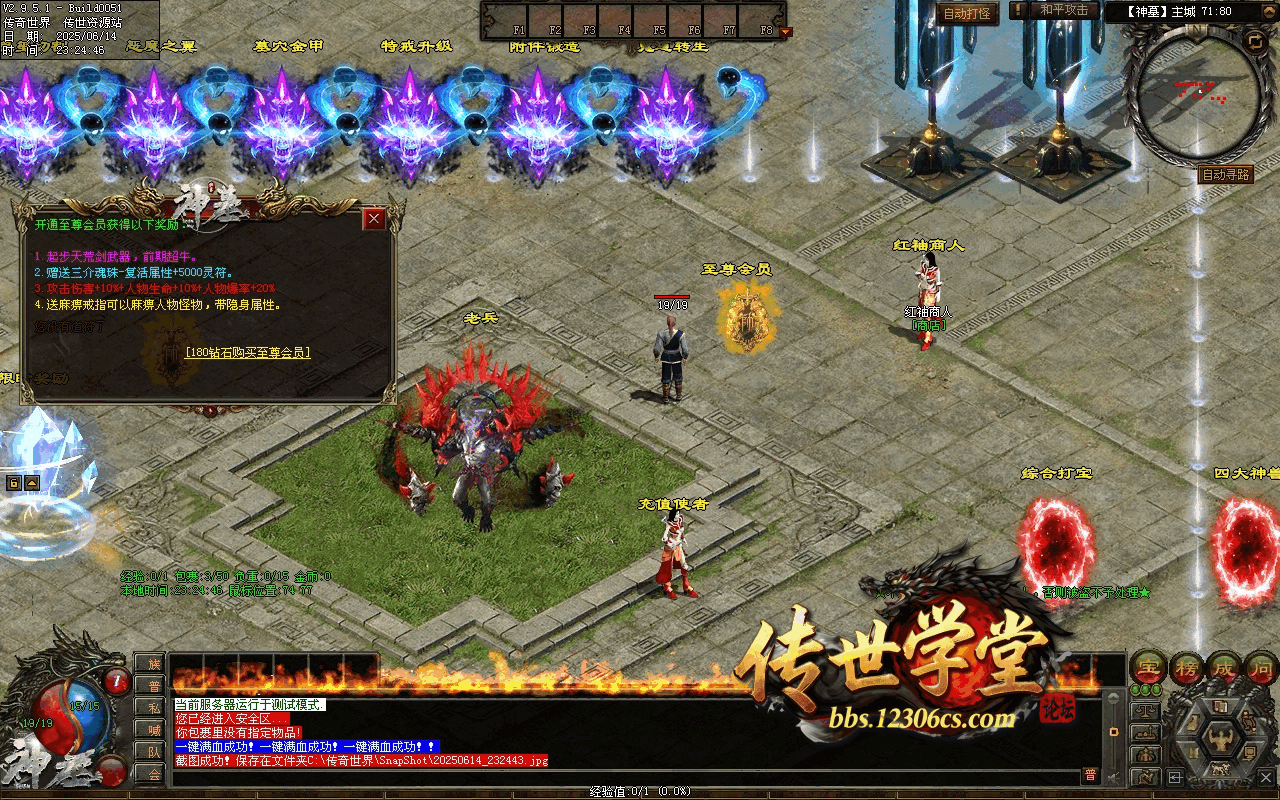Select the 私 private chat channel
Image resolution: width=1280 pixels, height=800 pixels.
[x=153, y=707]
